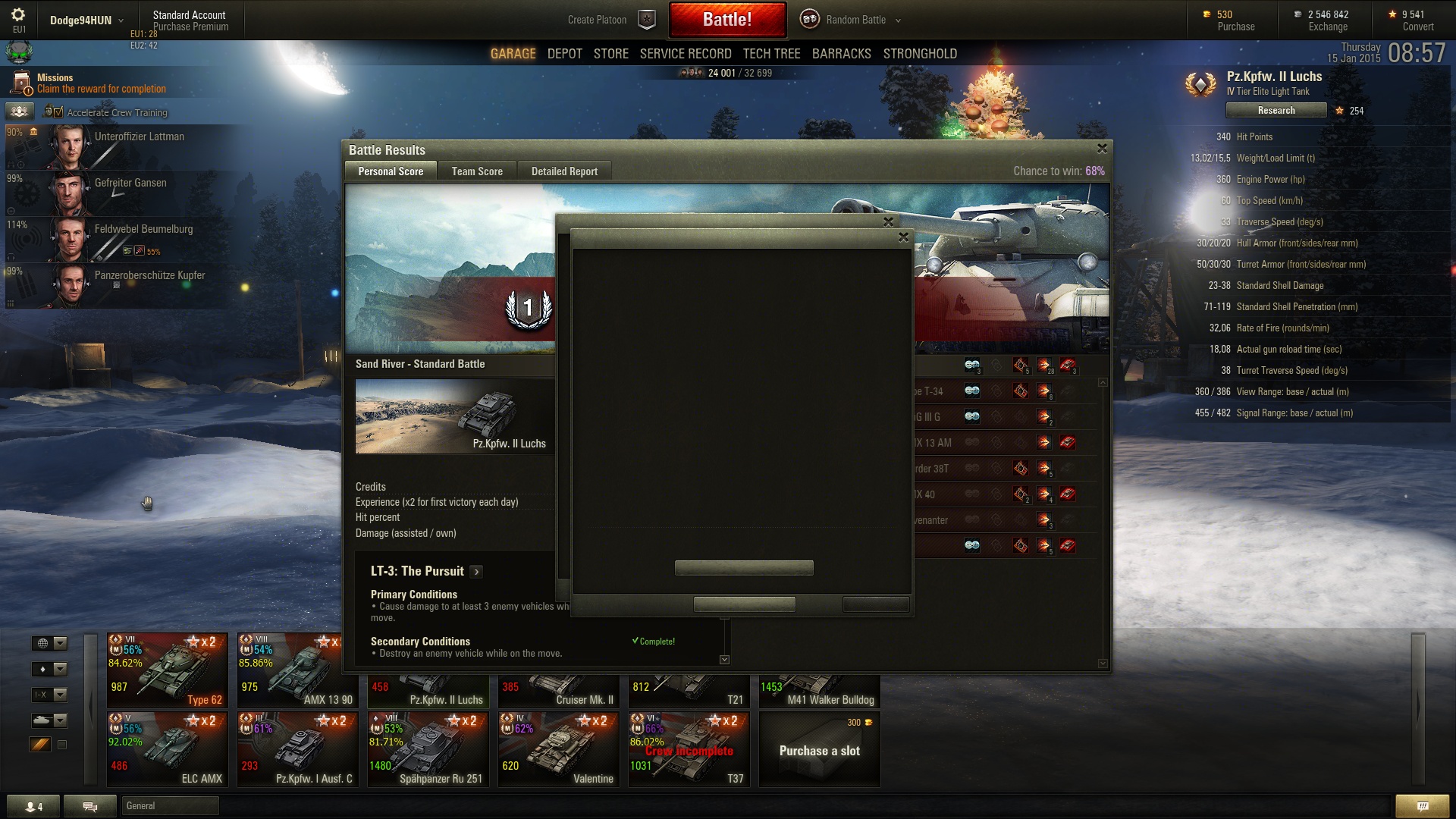Screen dimensions: 1456x819
Task: Start a match with the red Battle! button
Action: 726,20
